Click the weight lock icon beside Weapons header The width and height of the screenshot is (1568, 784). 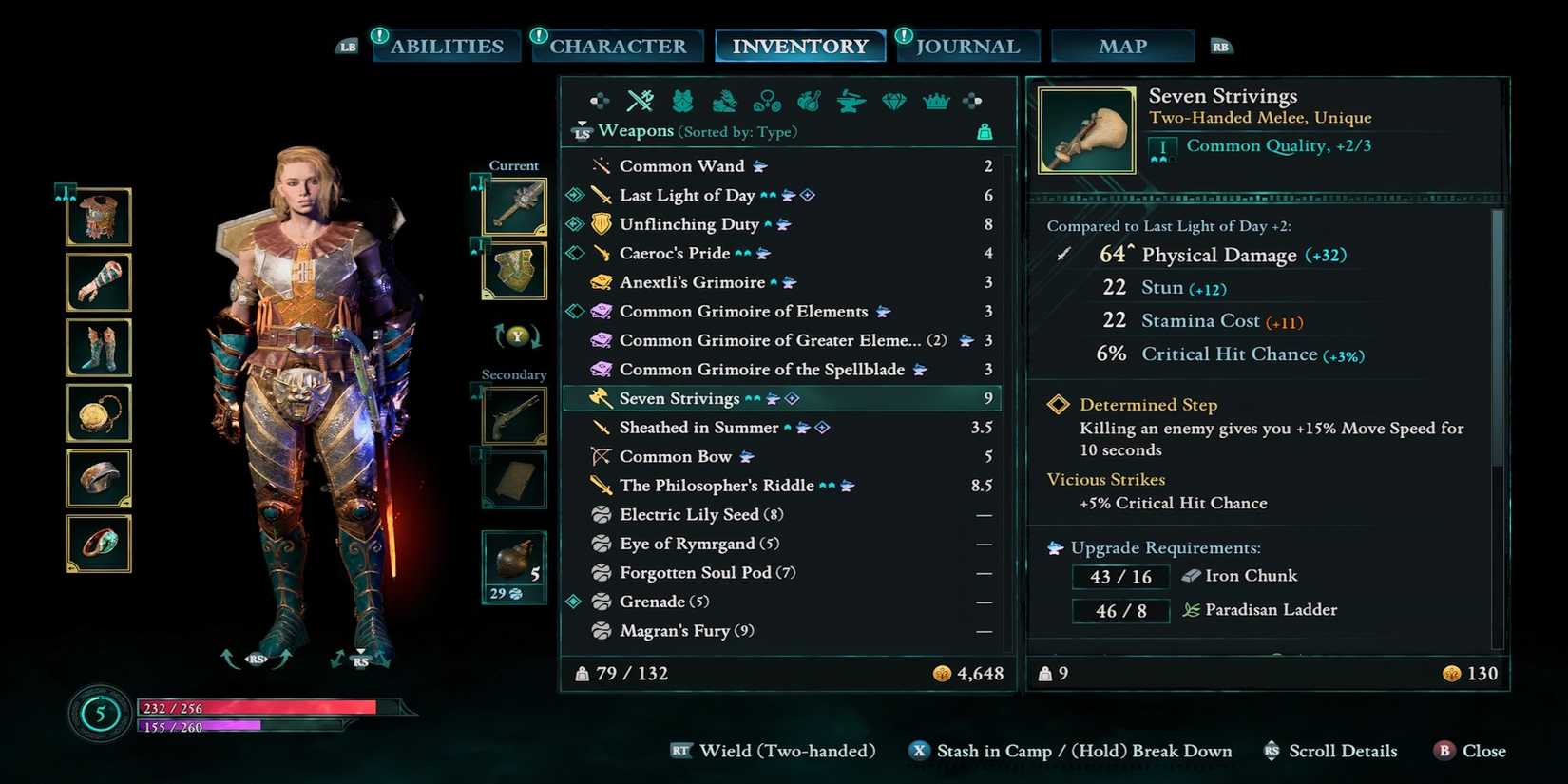[x=985, y=132]
